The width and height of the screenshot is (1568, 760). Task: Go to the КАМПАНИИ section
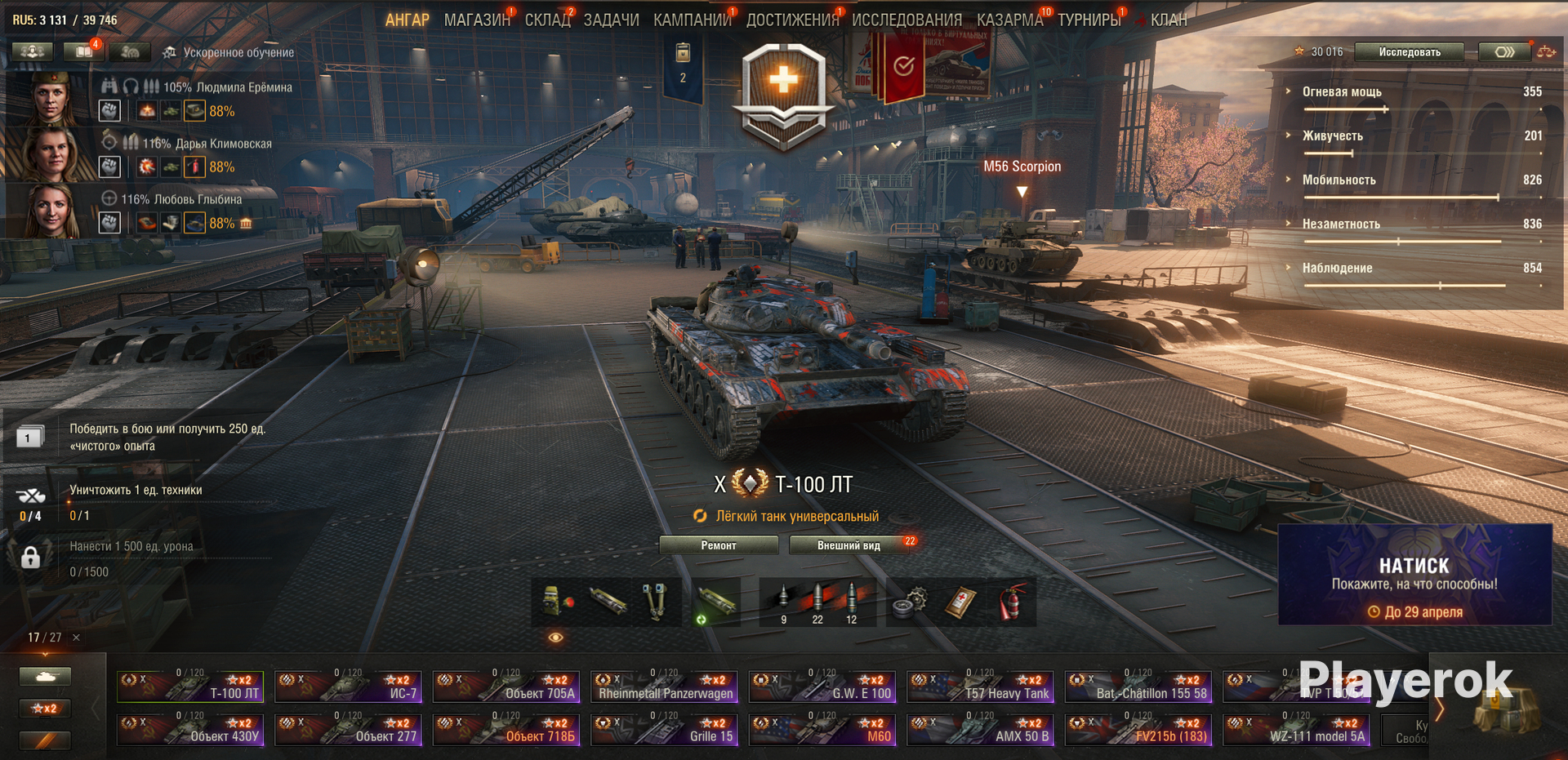coord(692,20)
